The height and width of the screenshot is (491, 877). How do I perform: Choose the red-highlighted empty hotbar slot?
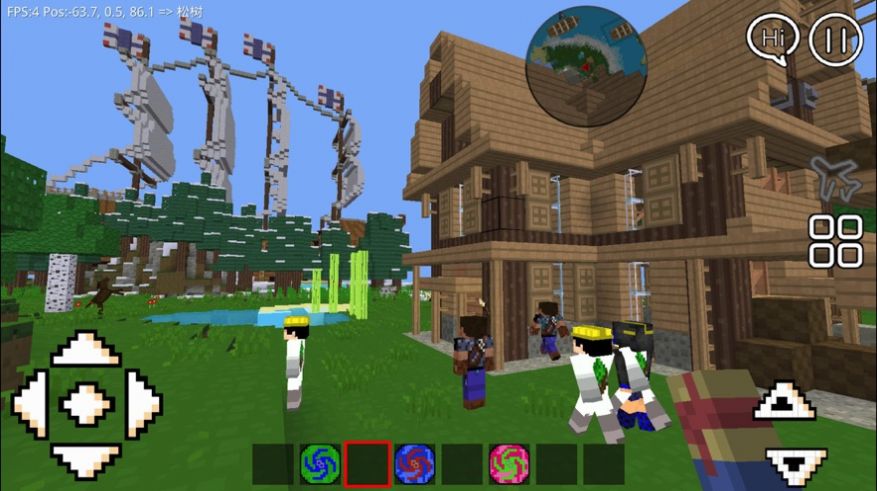point(367,464)
